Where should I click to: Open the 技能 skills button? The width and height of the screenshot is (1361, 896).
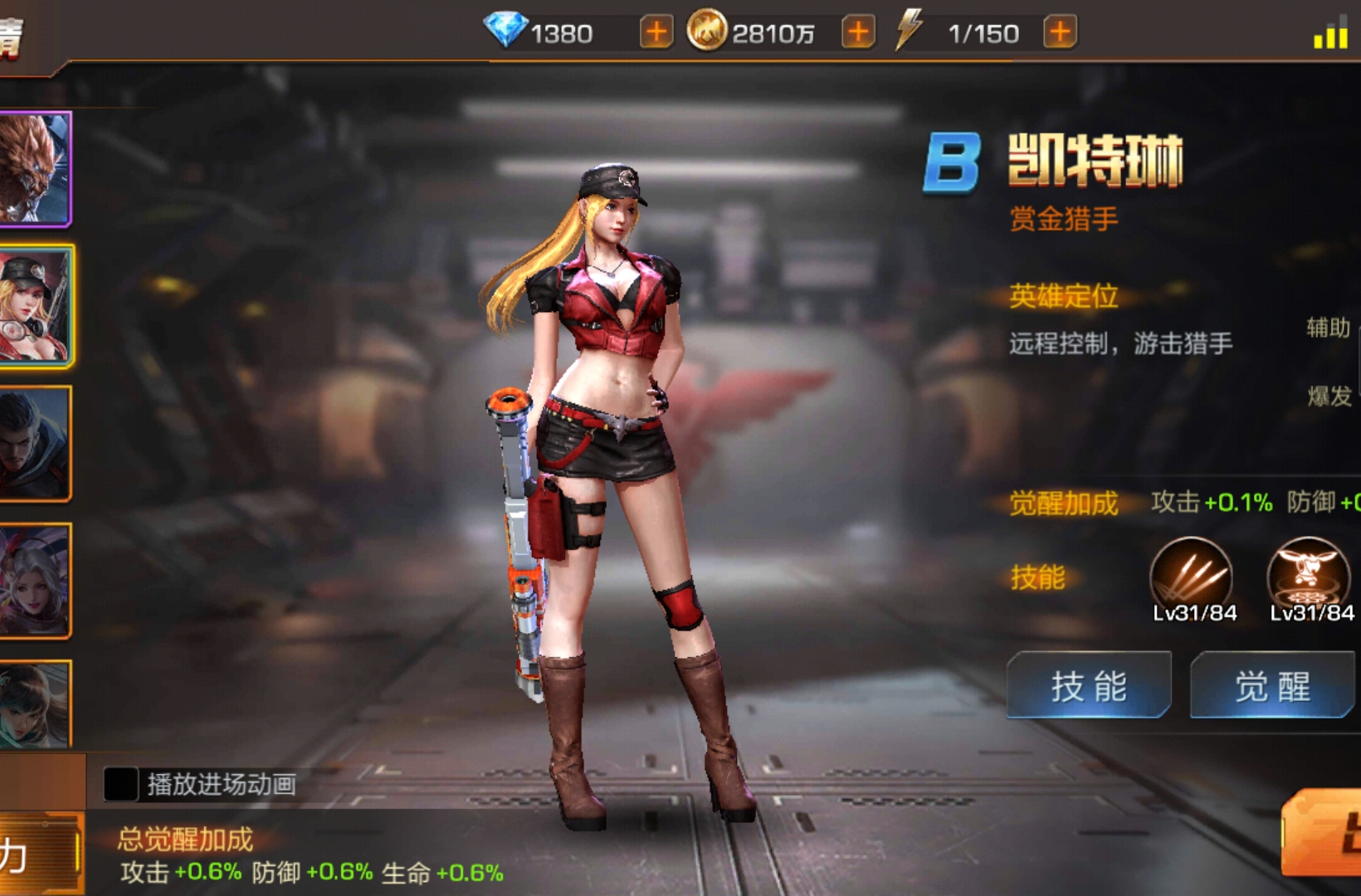tap(1088, 685)
